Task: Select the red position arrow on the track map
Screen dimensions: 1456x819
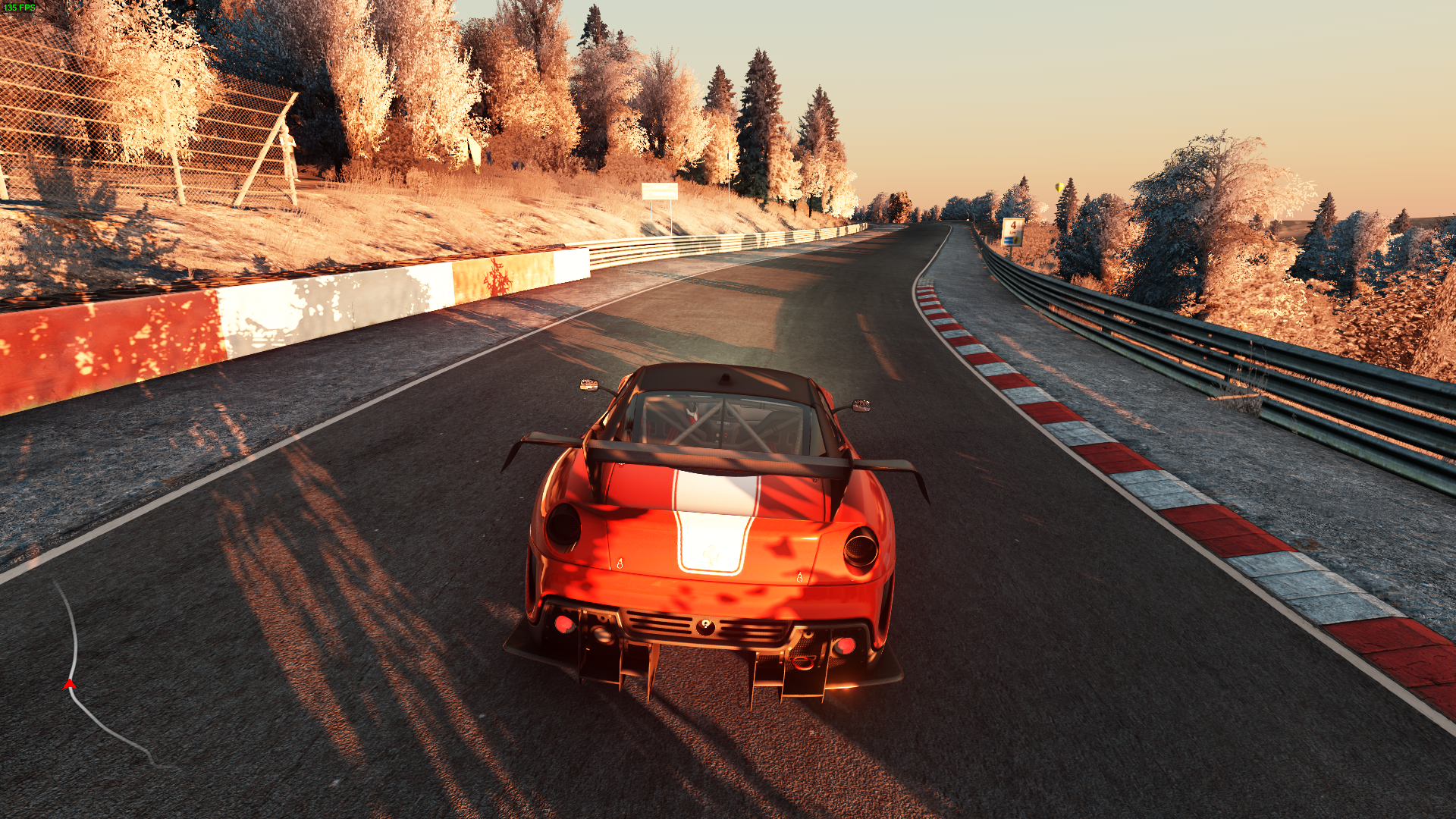Action: 70,685
